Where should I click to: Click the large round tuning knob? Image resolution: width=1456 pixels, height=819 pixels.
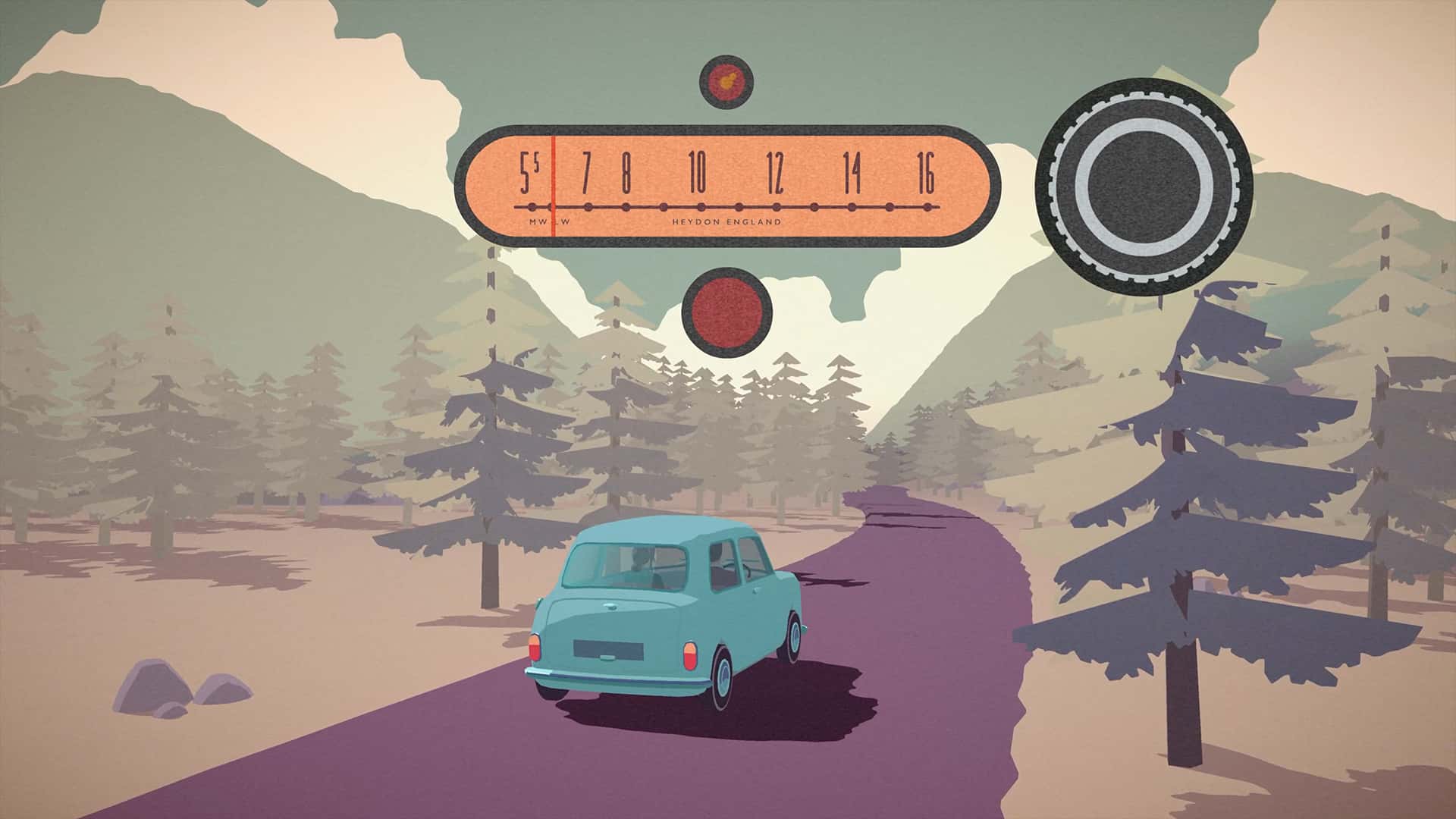tap(1144, 185)
